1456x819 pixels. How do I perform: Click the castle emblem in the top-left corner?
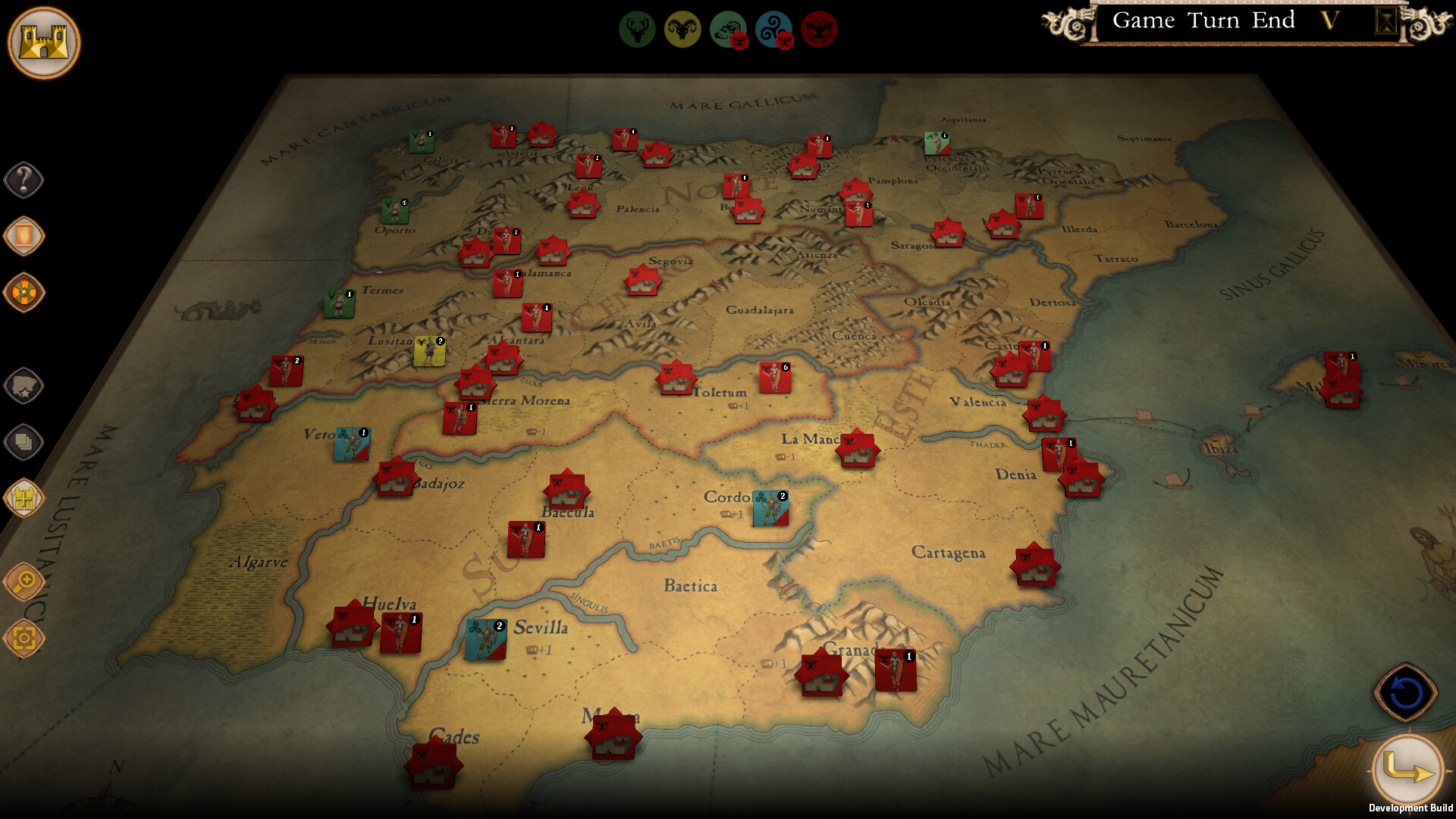[44, 43]
